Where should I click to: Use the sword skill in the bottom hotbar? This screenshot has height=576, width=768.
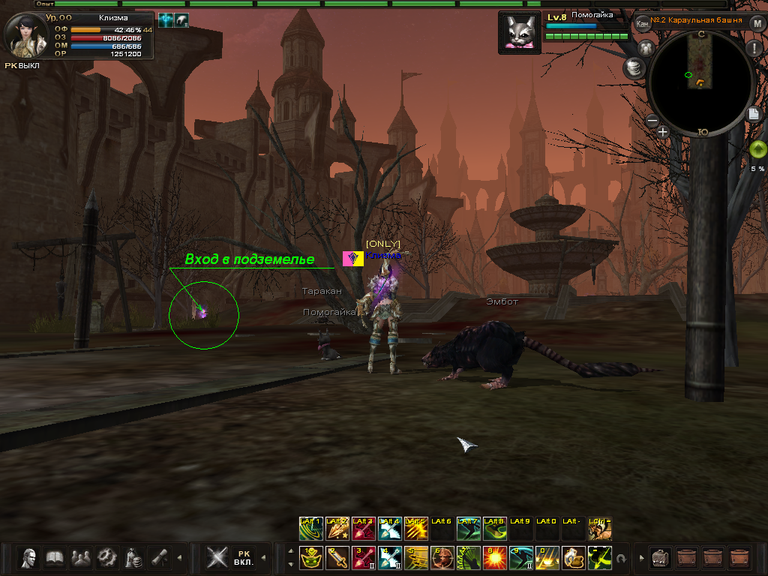(337, 556)
